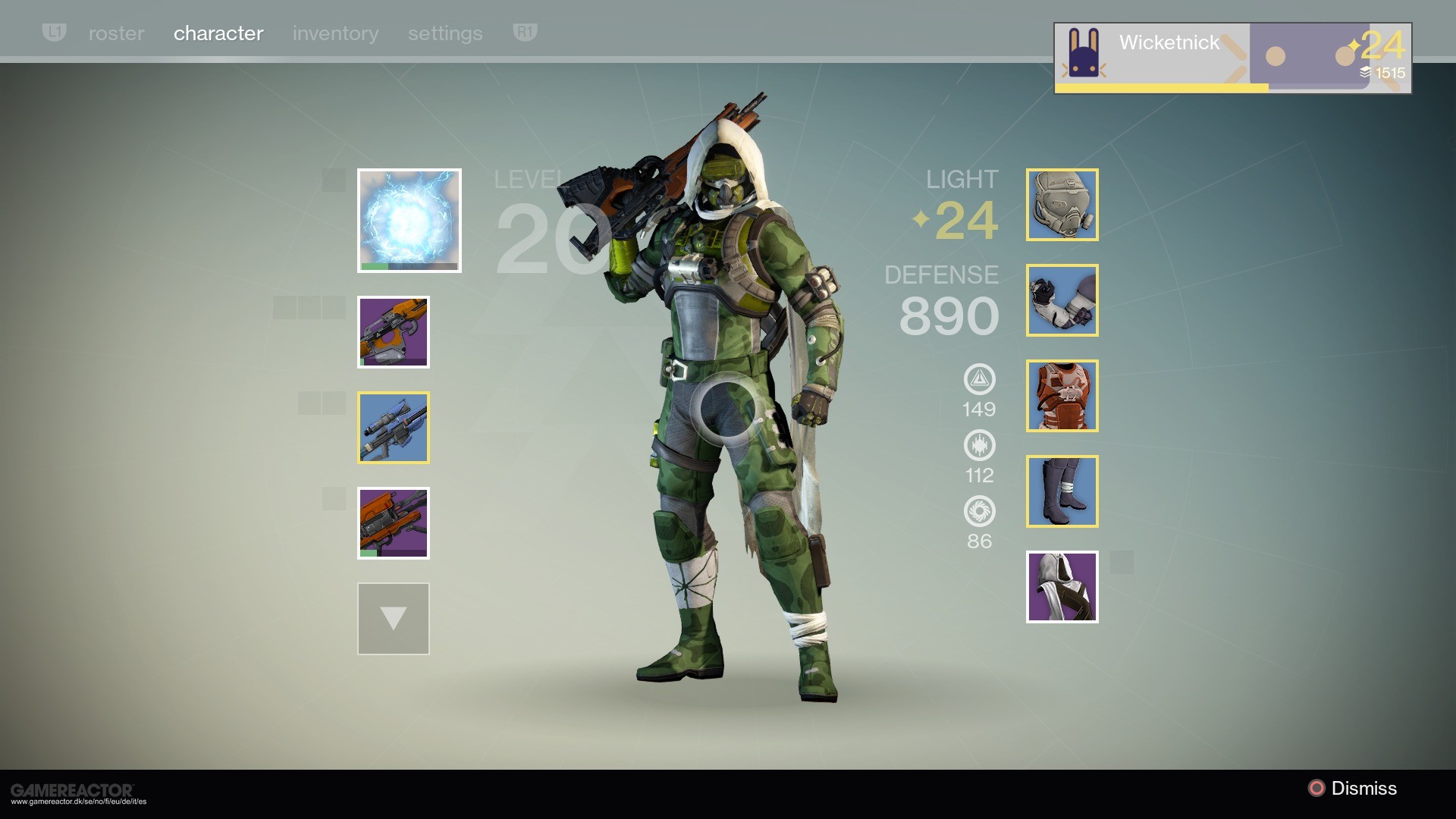
Task: Click the Strength stat icon above 86
Action: pos(980,513)
